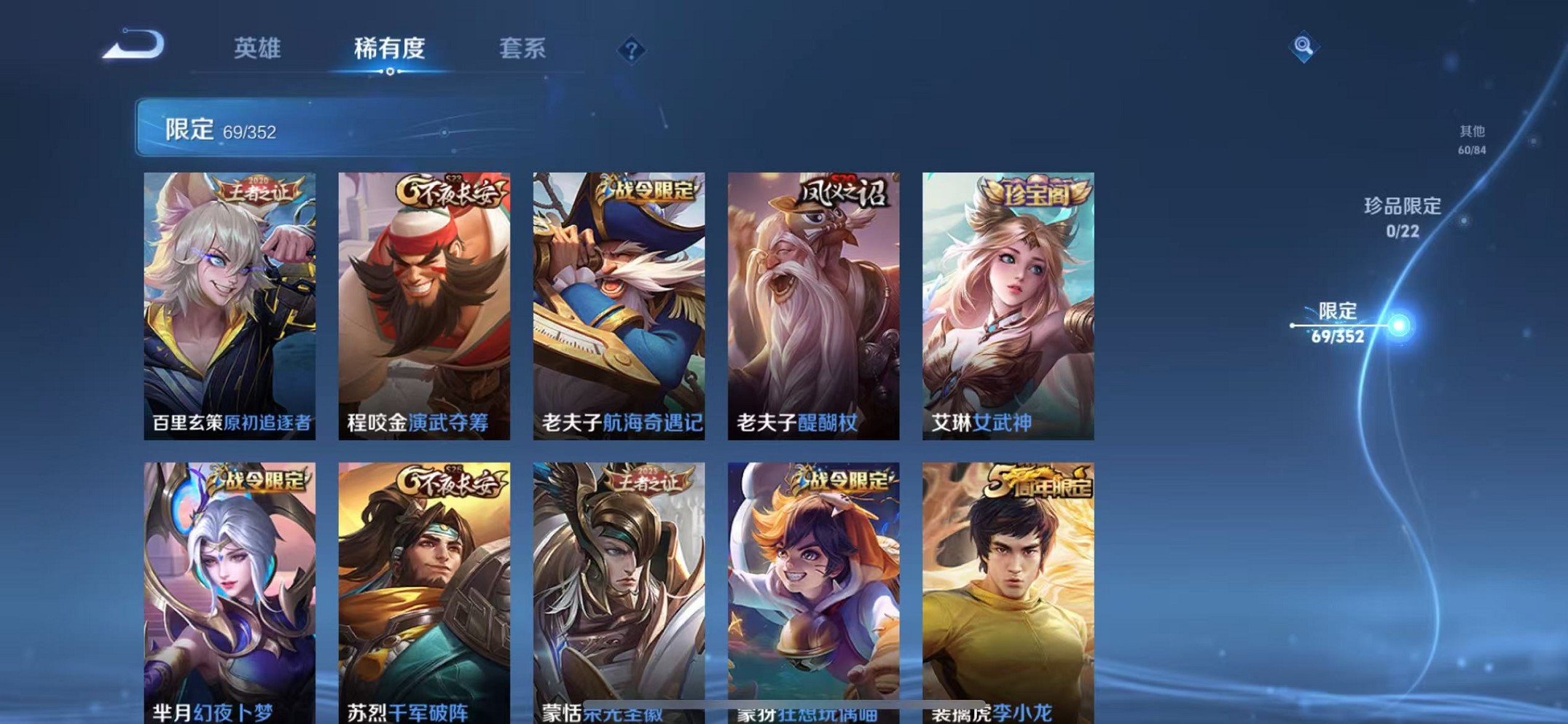Open the 百里玄策原初追逐者 skin card
1568x724 pixels.
[230, 306]
